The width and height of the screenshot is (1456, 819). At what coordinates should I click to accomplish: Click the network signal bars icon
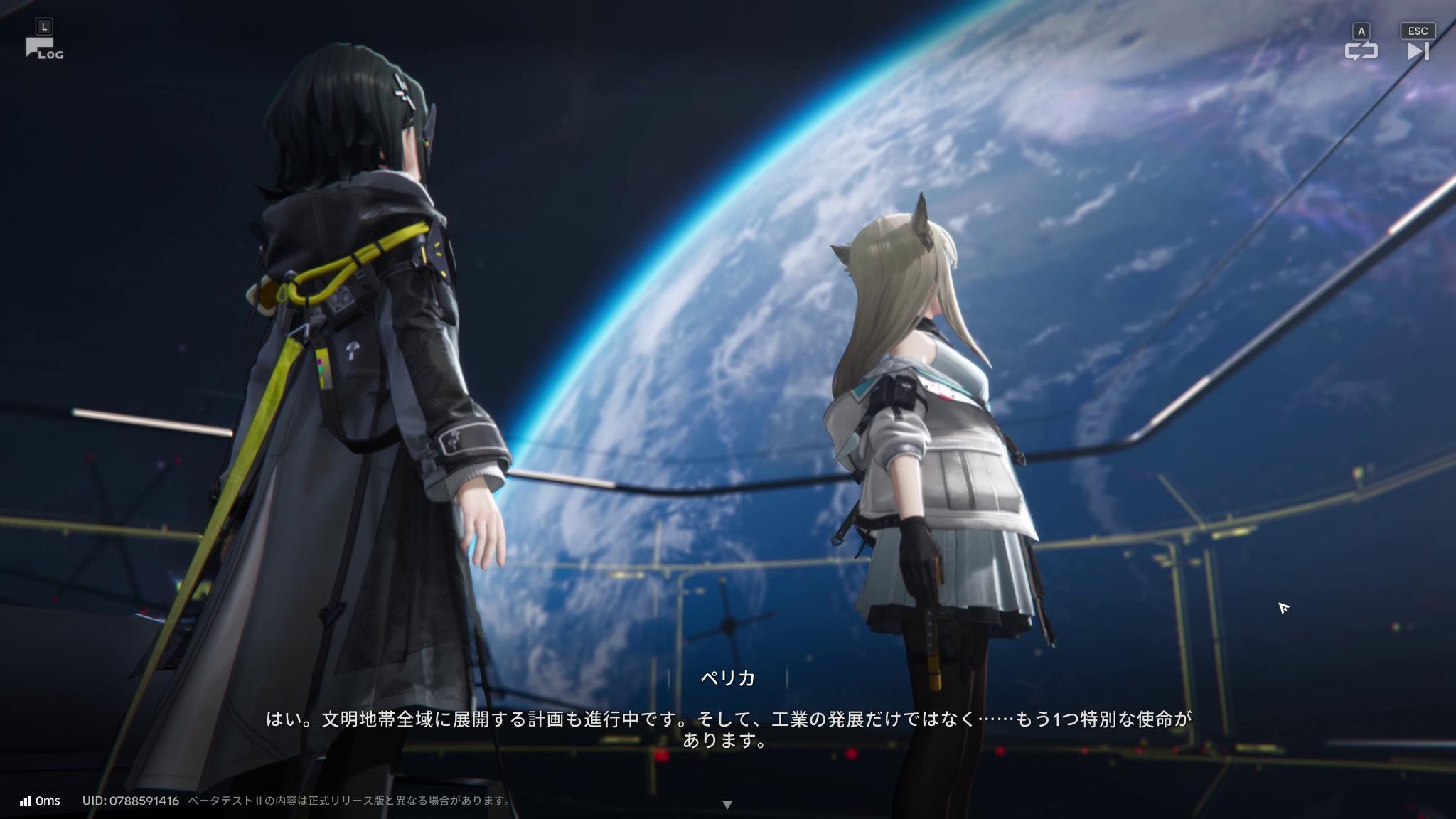pyautogui.click(x=26, y=800)
